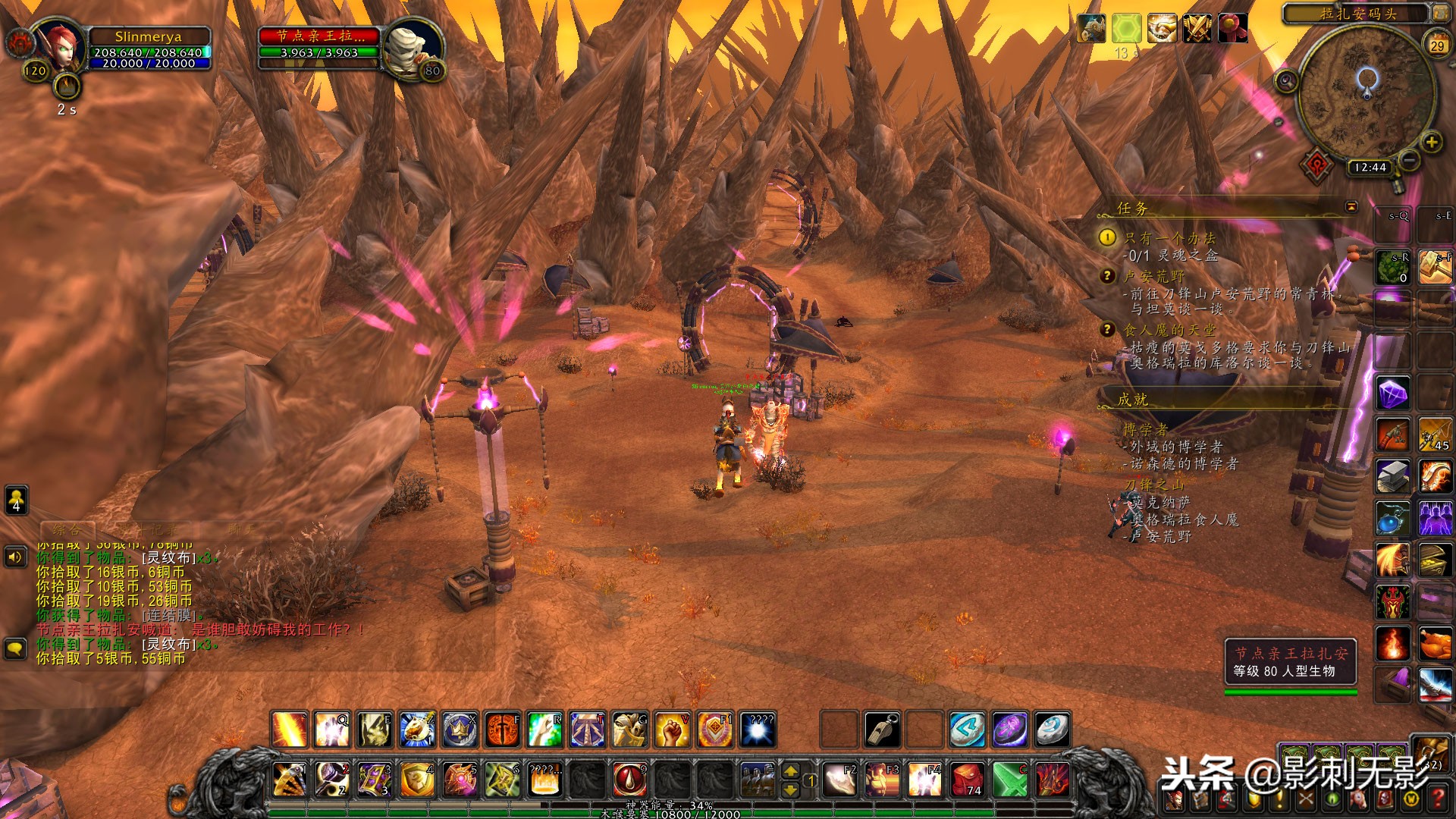Screen dimensions: 1456x819
Task: Select the 只有一个办法 quest entry
Action: (x=1169, y=238)
